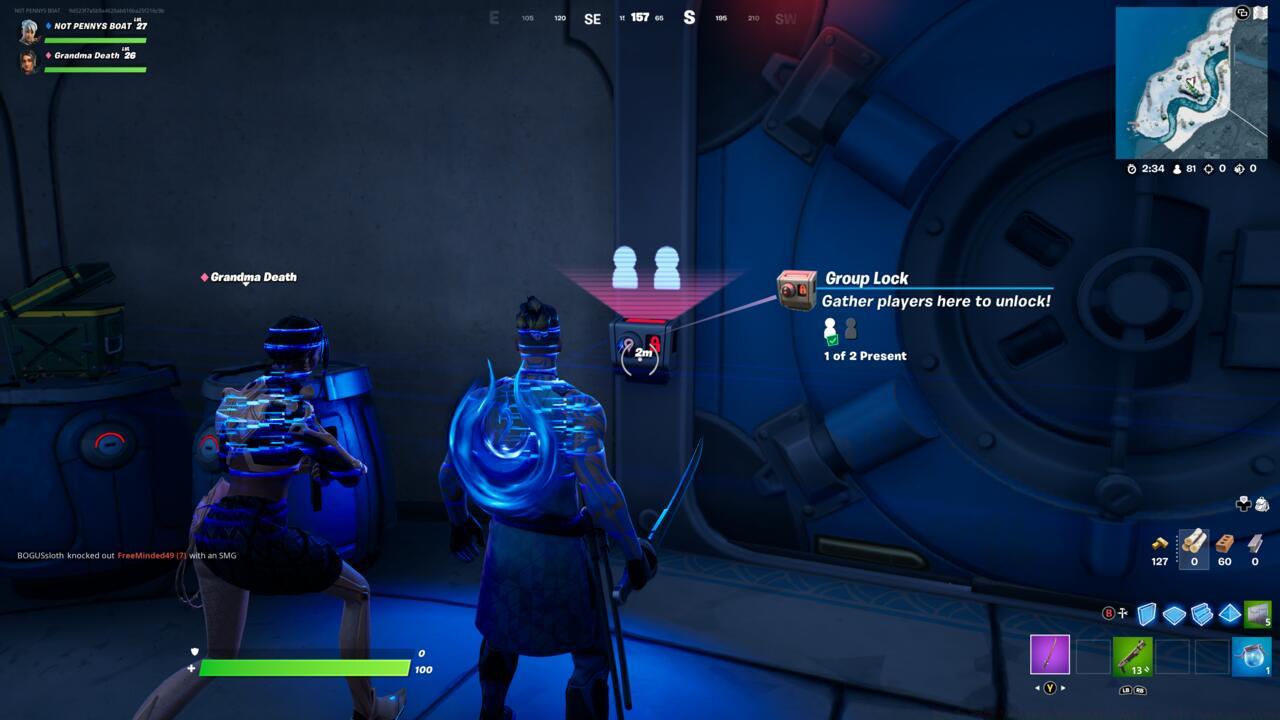Image resolution: width=1280 pixels, height=720 pixels.
Task: Toggle the crafting pin icon beside B
Action: [1123, 612]
